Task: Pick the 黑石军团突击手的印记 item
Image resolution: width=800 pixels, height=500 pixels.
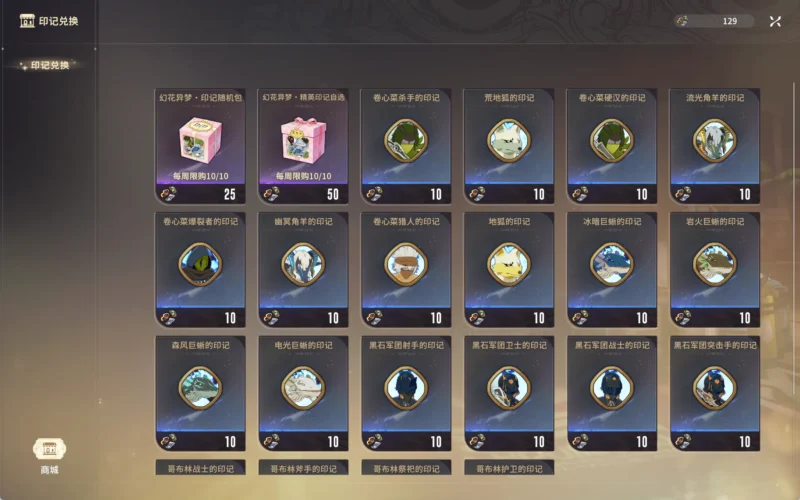Action: tap(715, 390)
